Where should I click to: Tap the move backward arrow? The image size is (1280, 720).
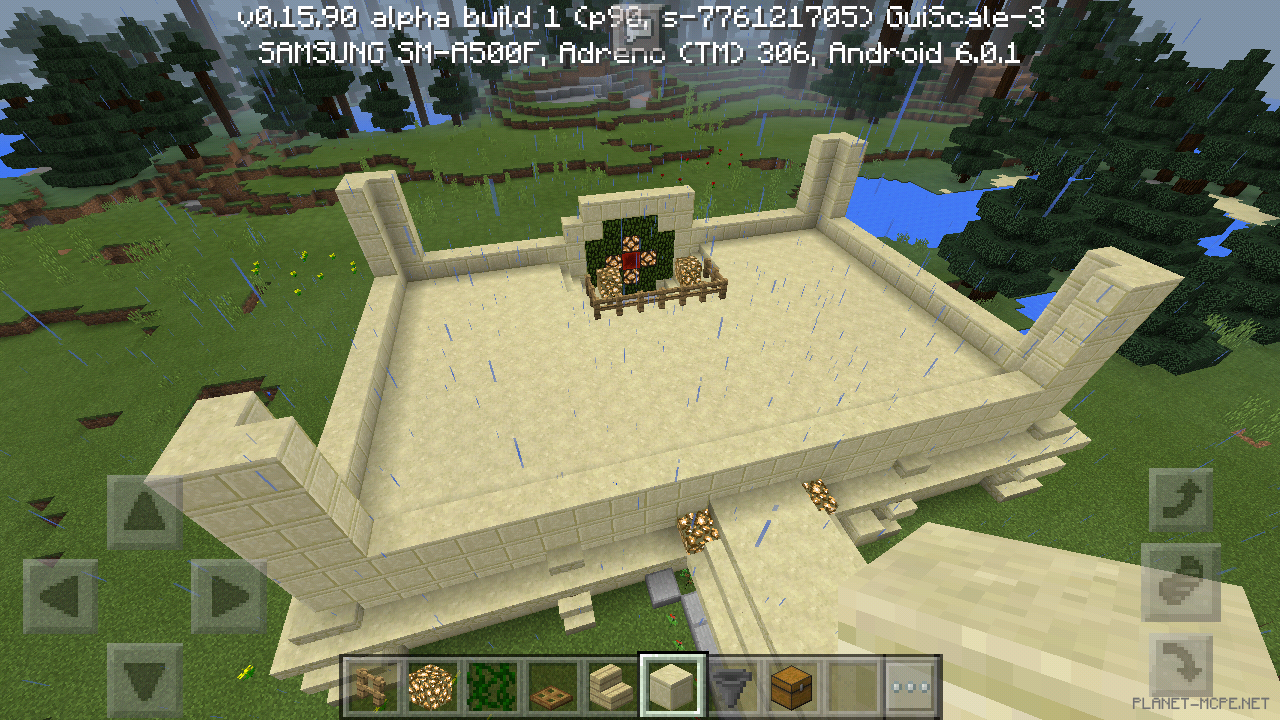click(x=145, y=681)
